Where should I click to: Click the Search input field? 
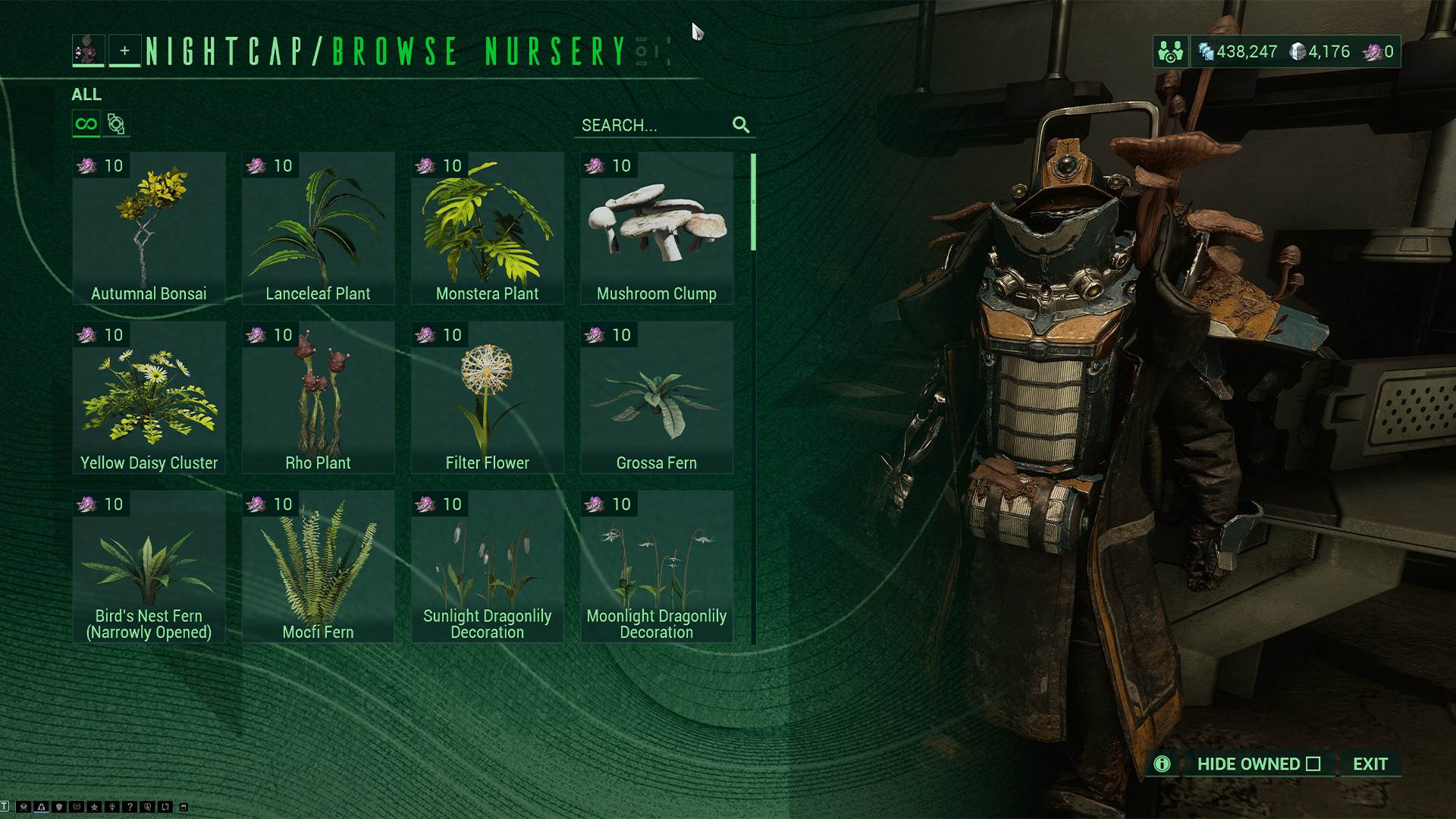coord(652,125)
